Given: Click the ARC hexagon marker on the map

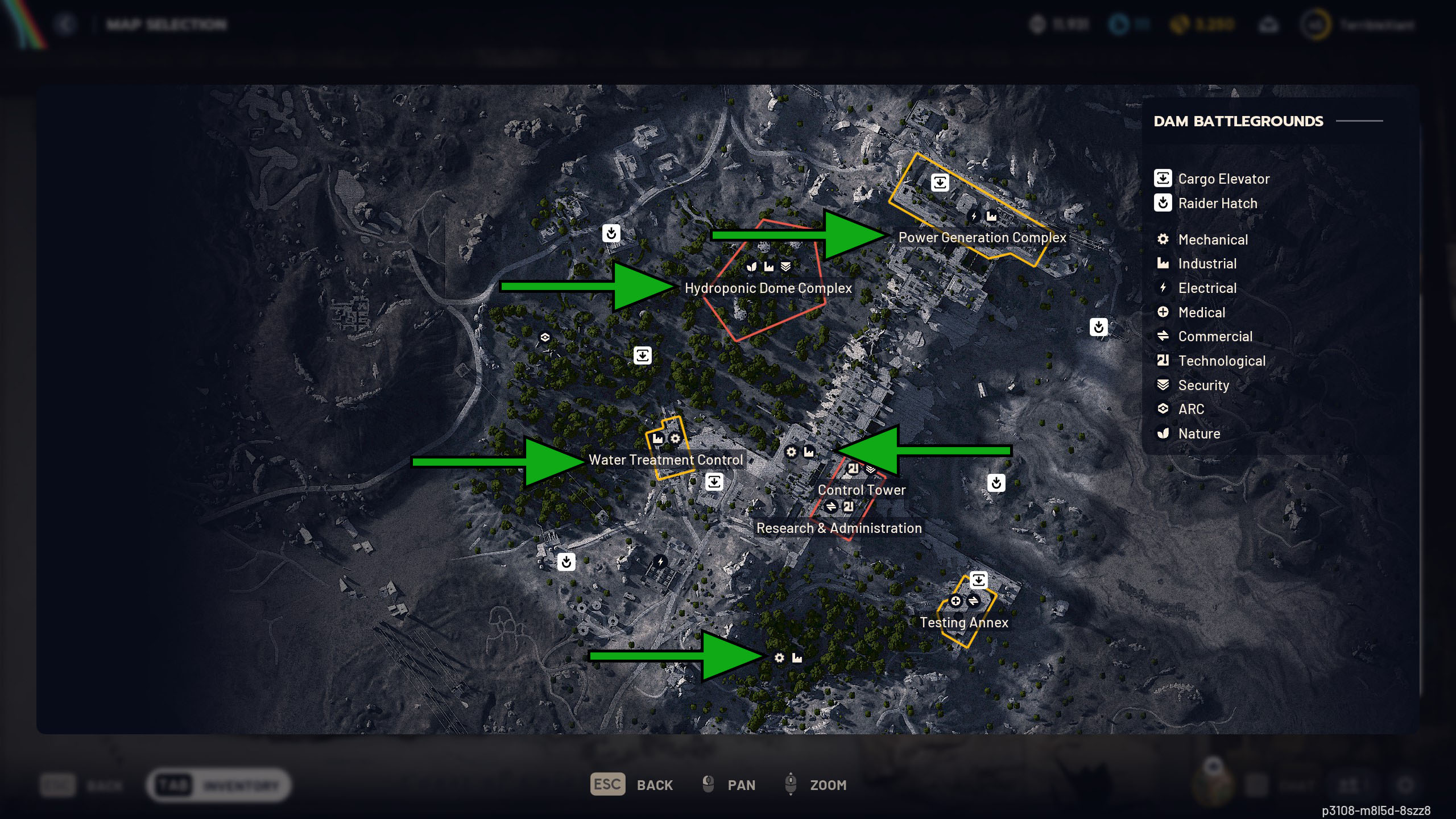Looking at the screenshot, I should (x=545, y=337).
